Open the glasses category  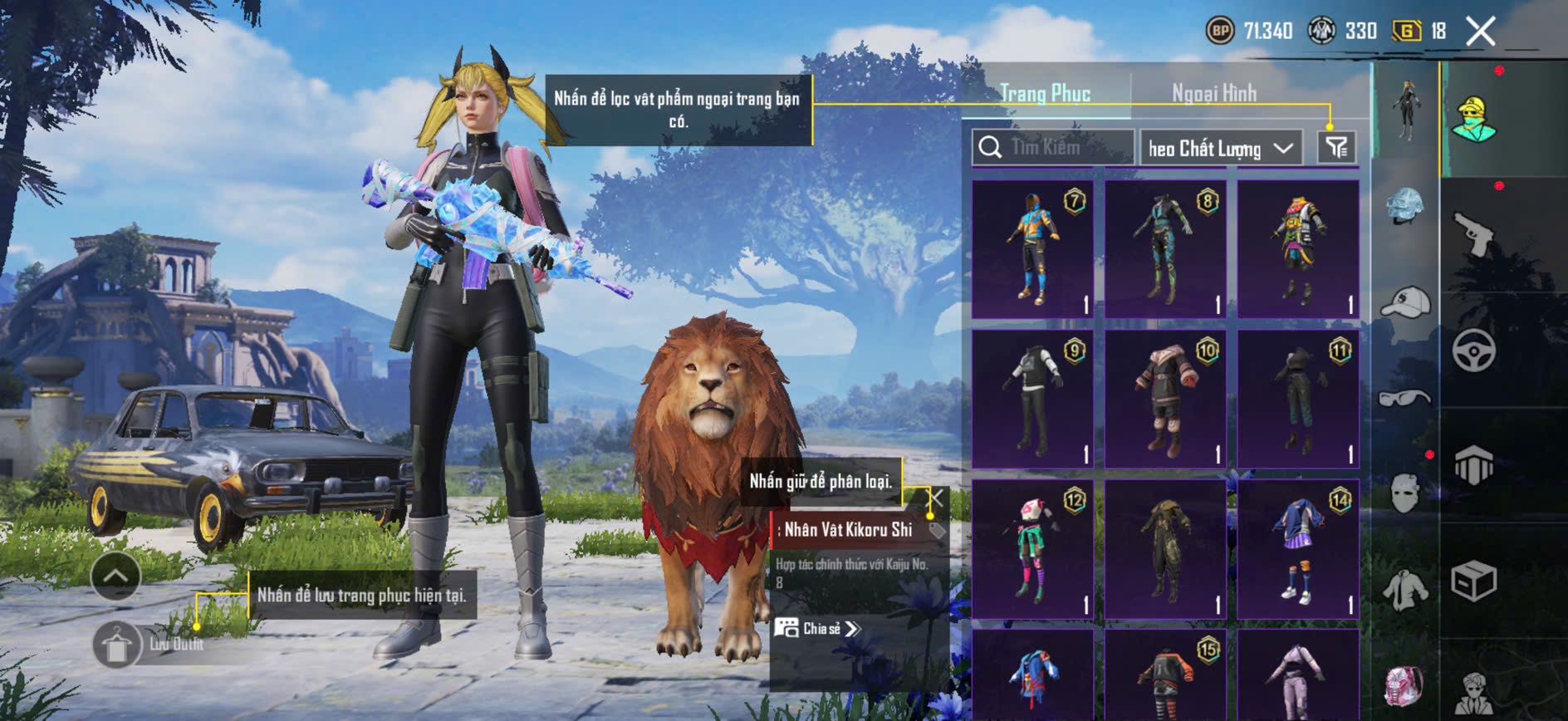[x=1404, y=399]
